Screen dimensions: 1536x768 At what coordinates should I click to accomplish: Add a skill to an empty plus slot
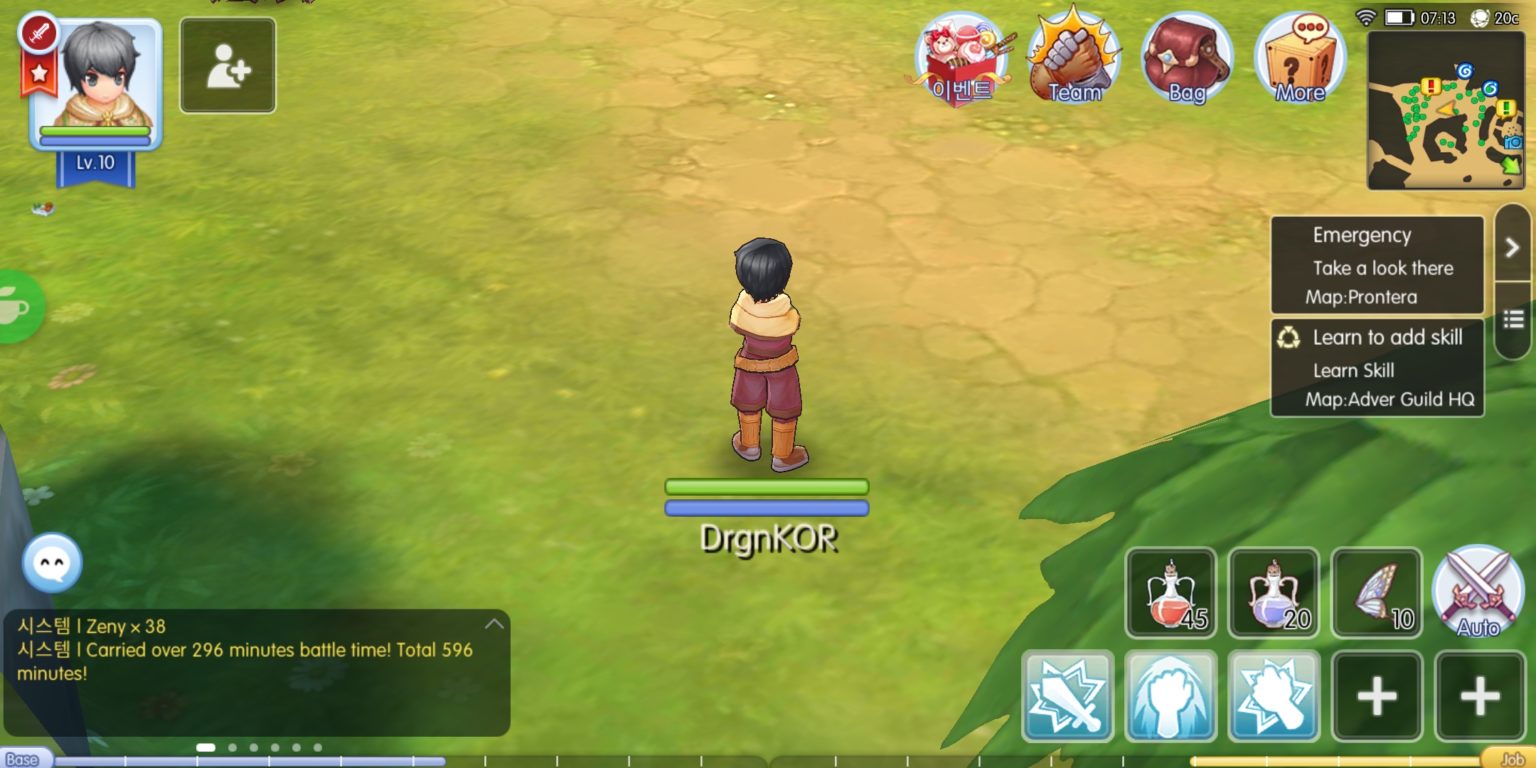point(1377,694)
